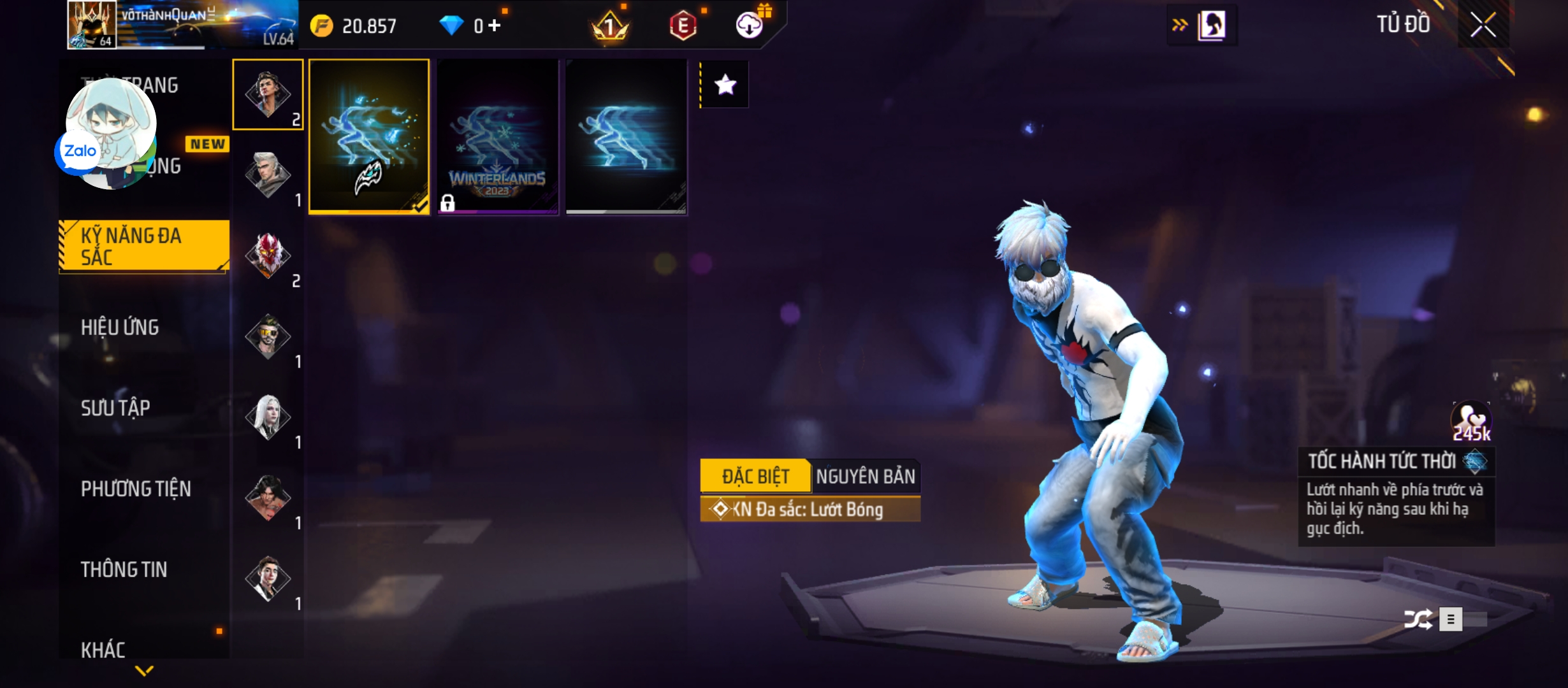Open the Phương Tiện category

point(136,489)
